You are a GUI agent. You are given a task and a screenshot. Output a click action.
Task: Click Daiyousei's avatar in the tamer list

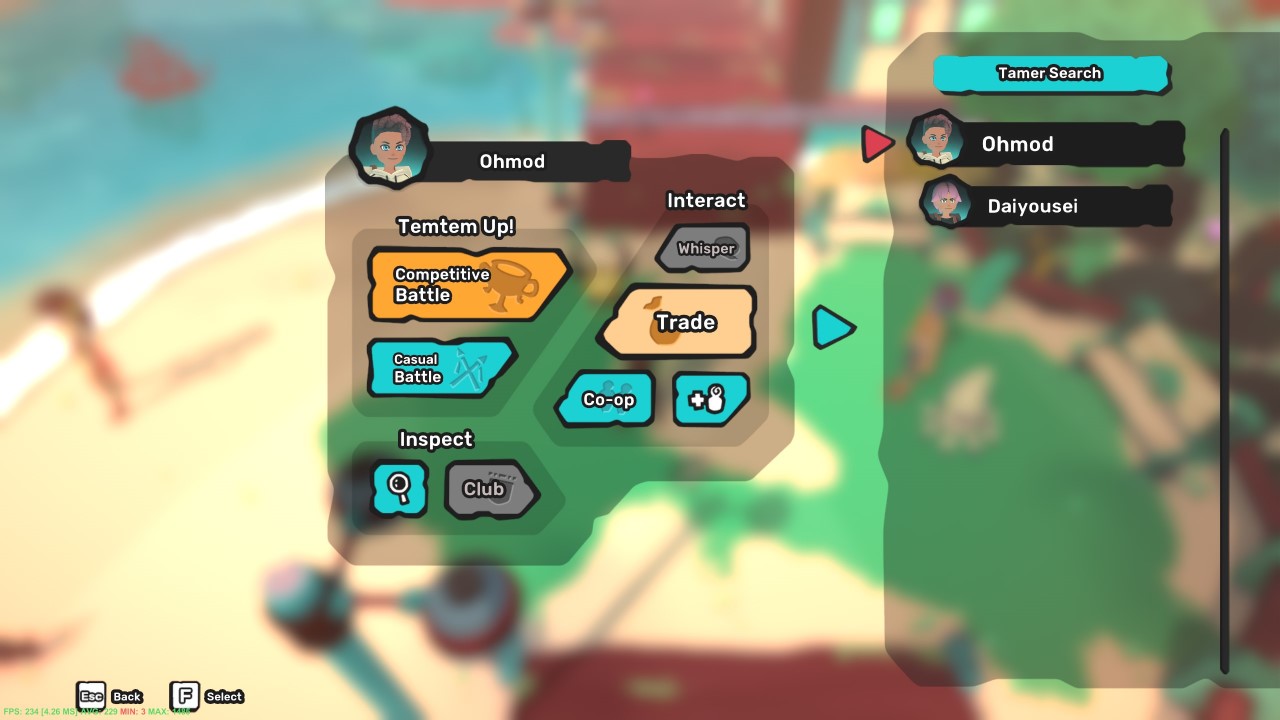[x=944, y=205]
